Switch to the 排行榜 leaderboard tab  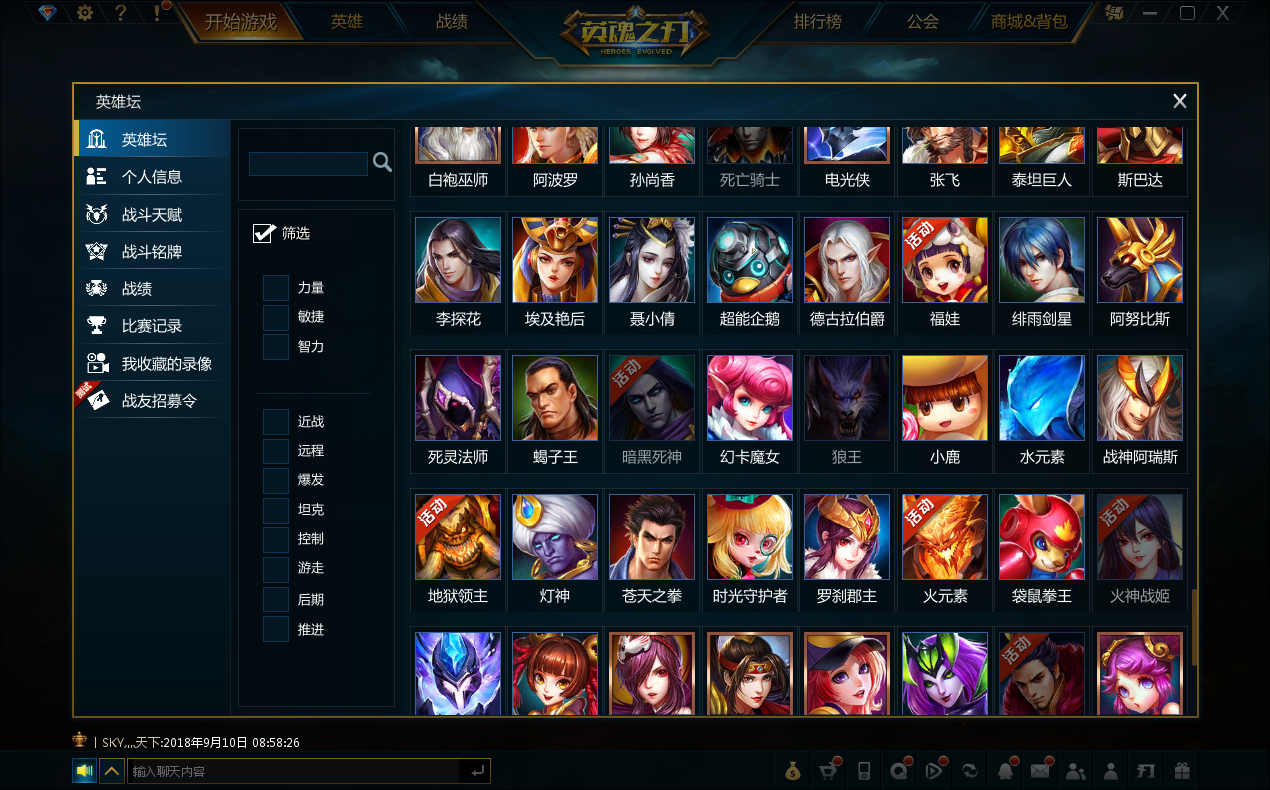tap(817, 22)
